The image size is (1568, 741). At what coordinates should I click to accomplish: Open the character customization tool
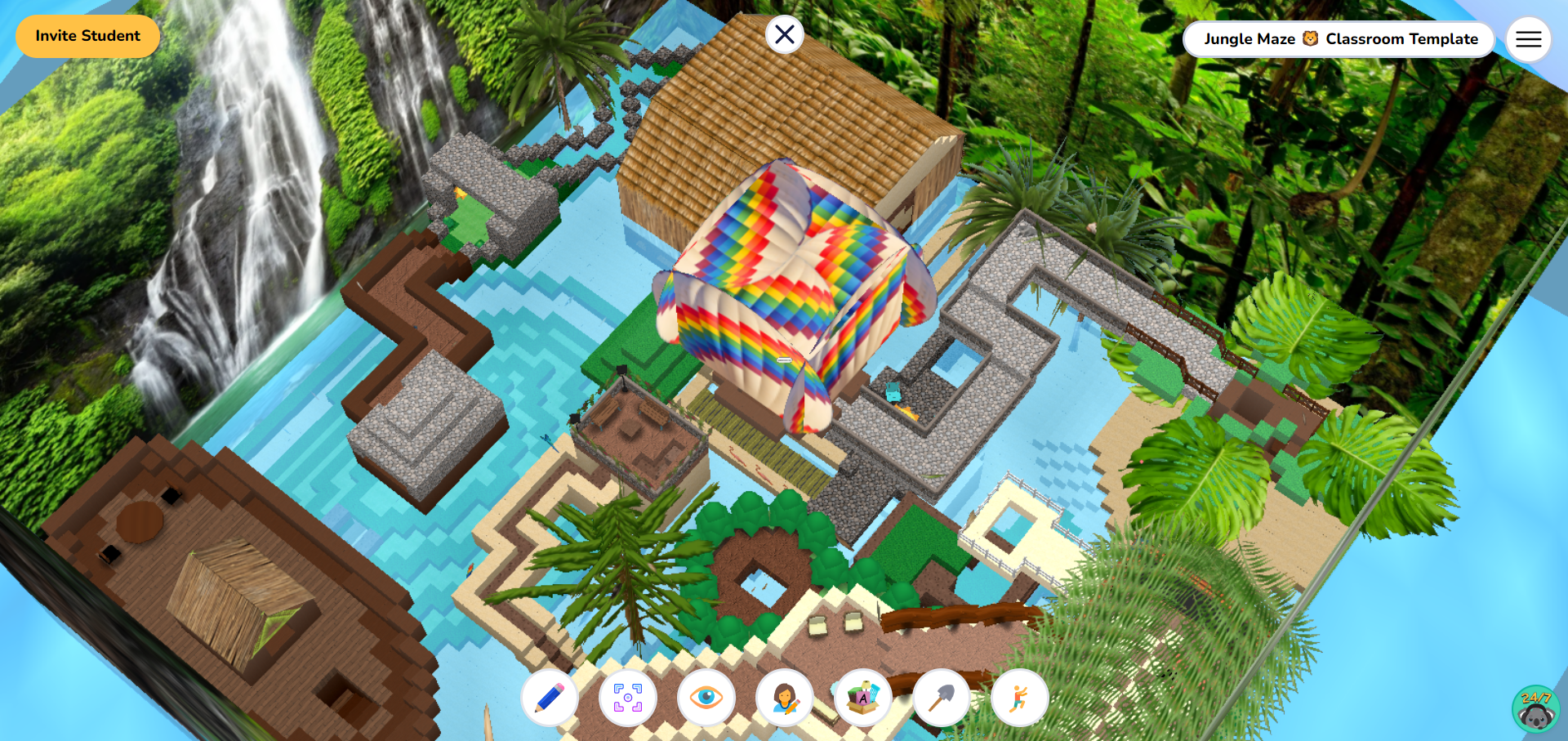[784, 698]
